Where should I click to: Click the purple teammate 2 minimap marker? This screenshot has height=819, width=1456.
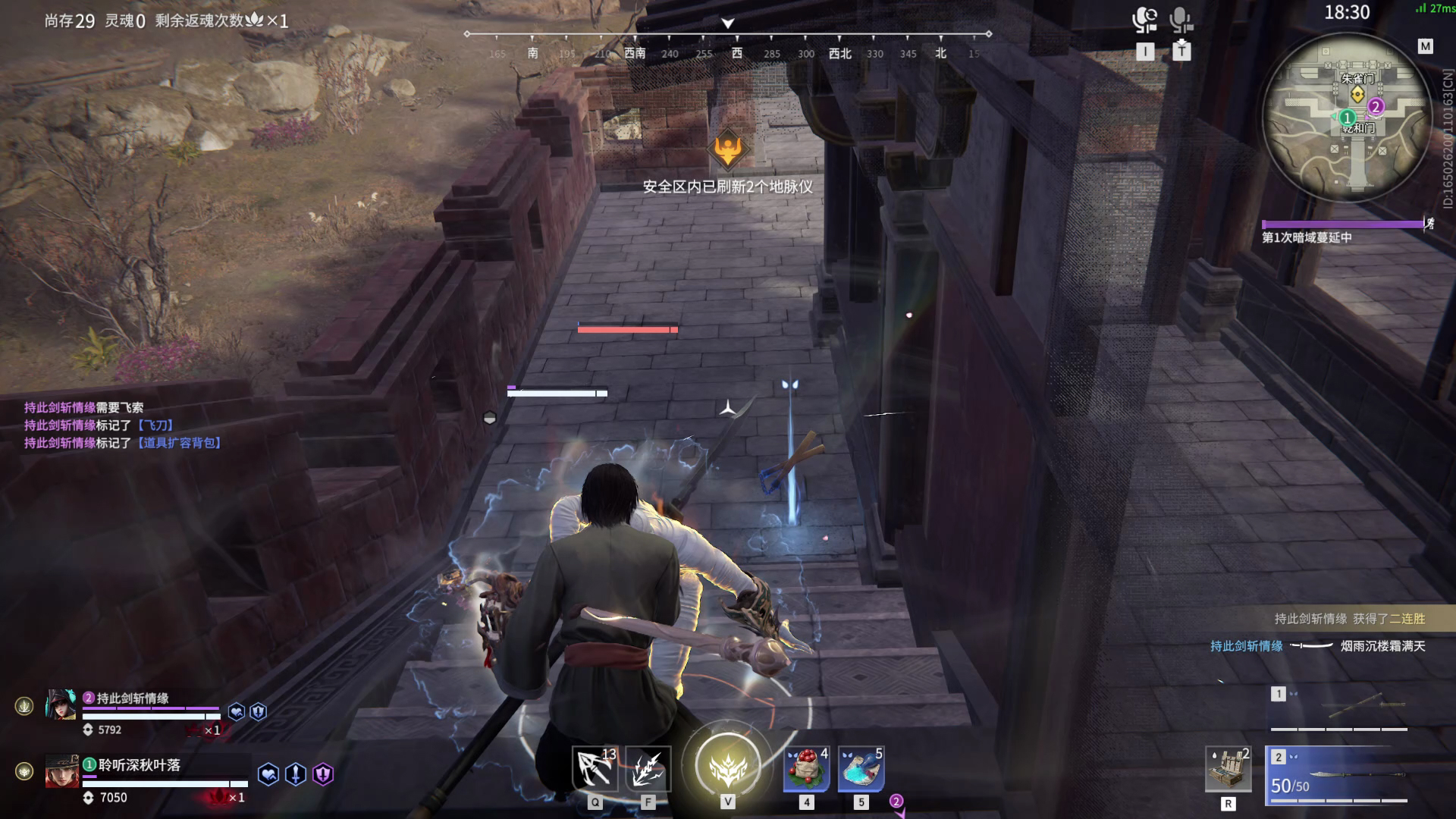pyautogui.click(x=1376, y=106)
